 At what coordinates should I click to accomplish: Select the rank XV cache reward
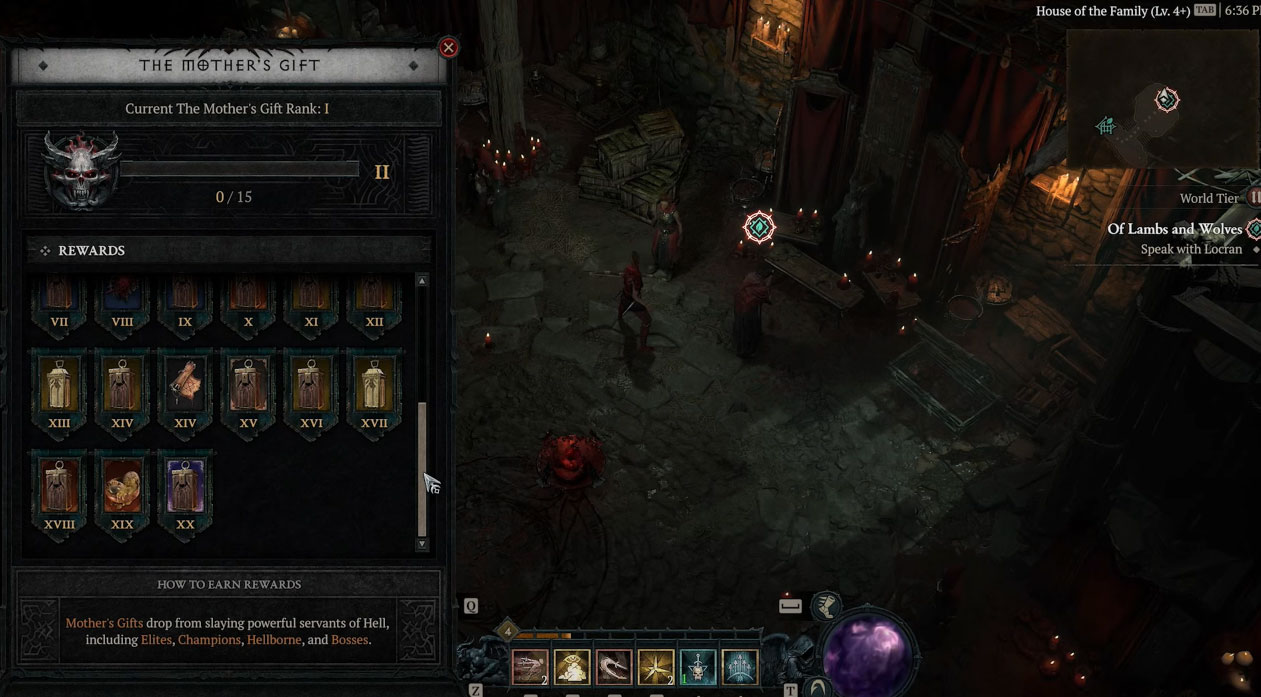pyautogui.click(x=248, y=383)
